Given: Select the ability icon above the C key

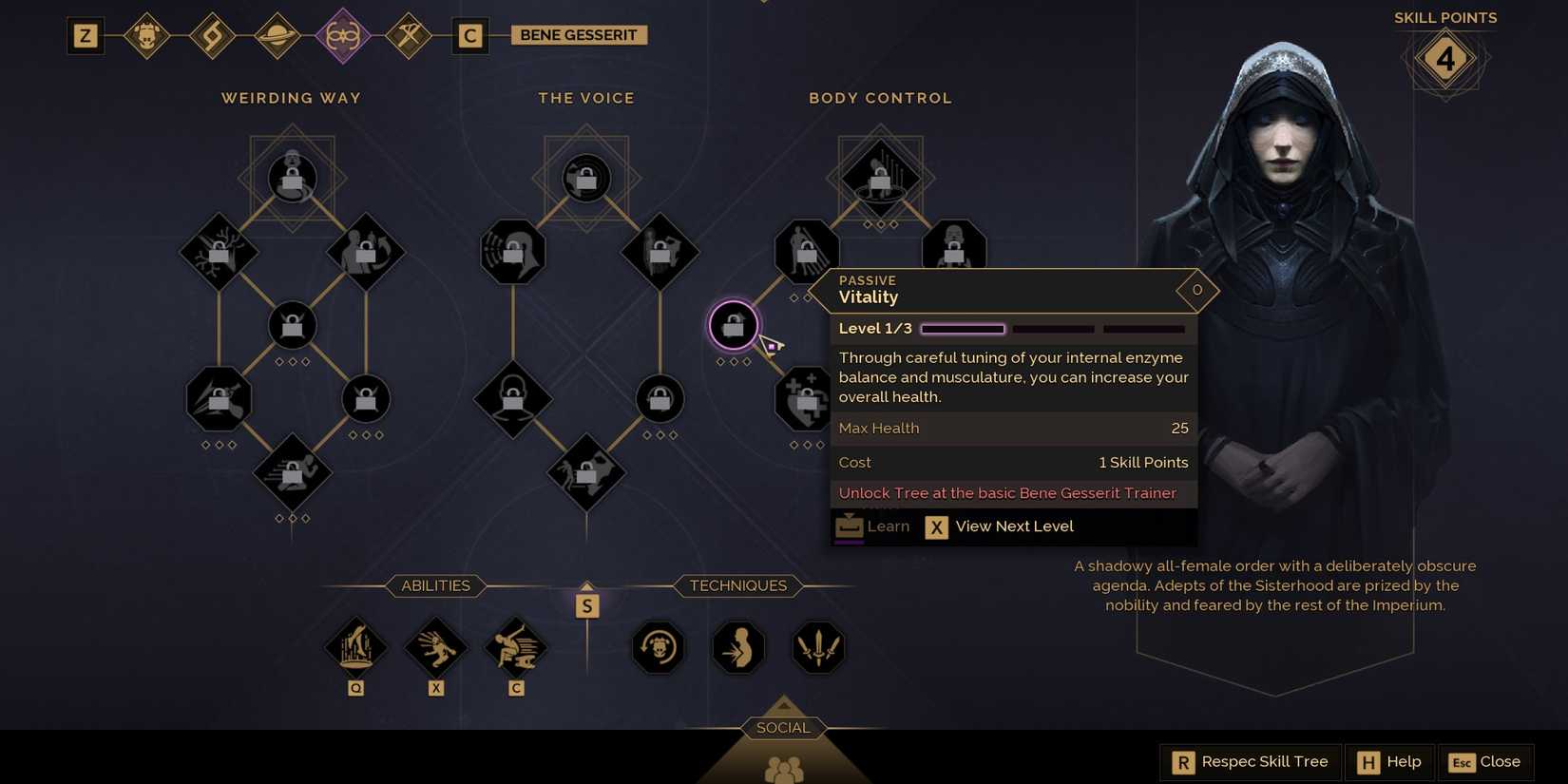Looking at the screenshot, I should 516,647.
